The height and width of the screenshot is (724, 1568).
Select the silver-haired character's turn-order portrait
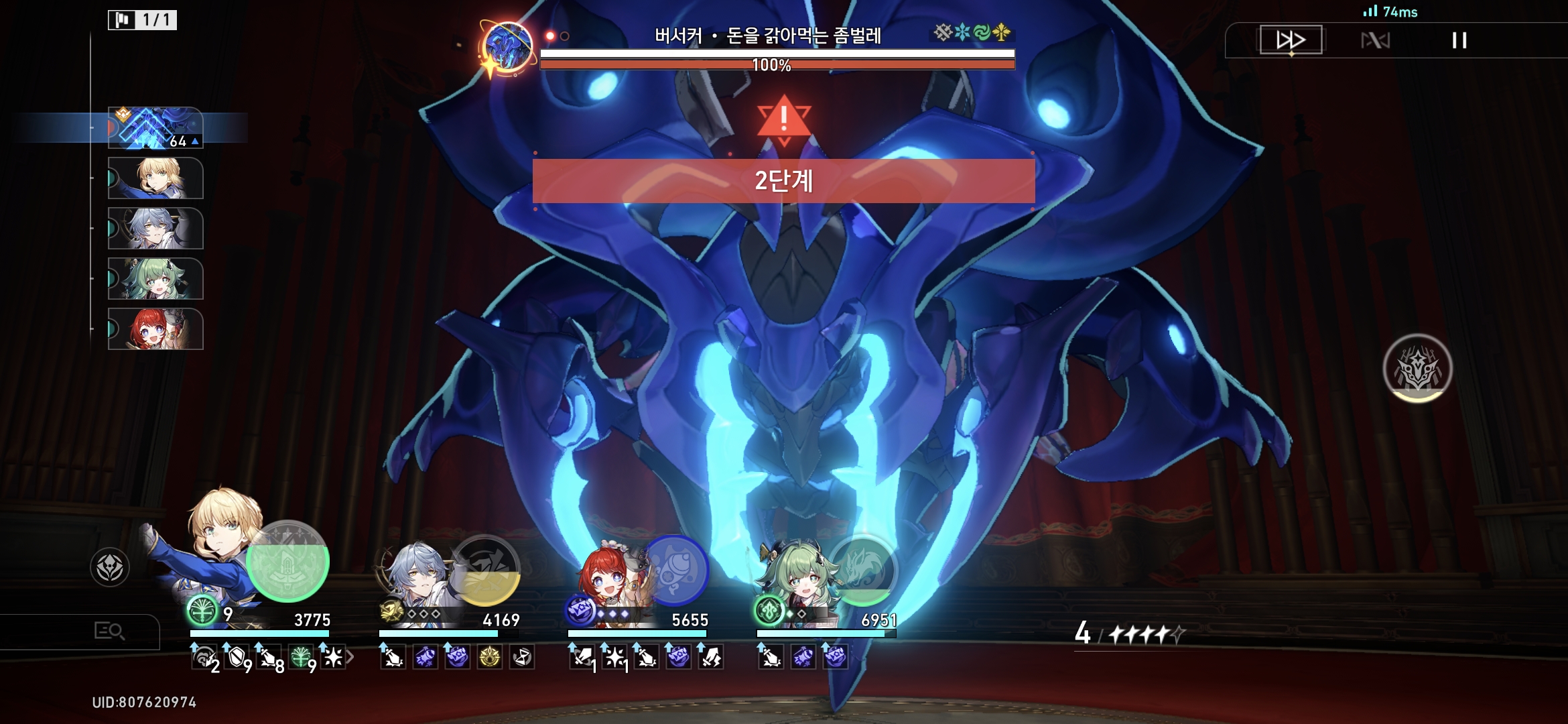pos(155,229)
